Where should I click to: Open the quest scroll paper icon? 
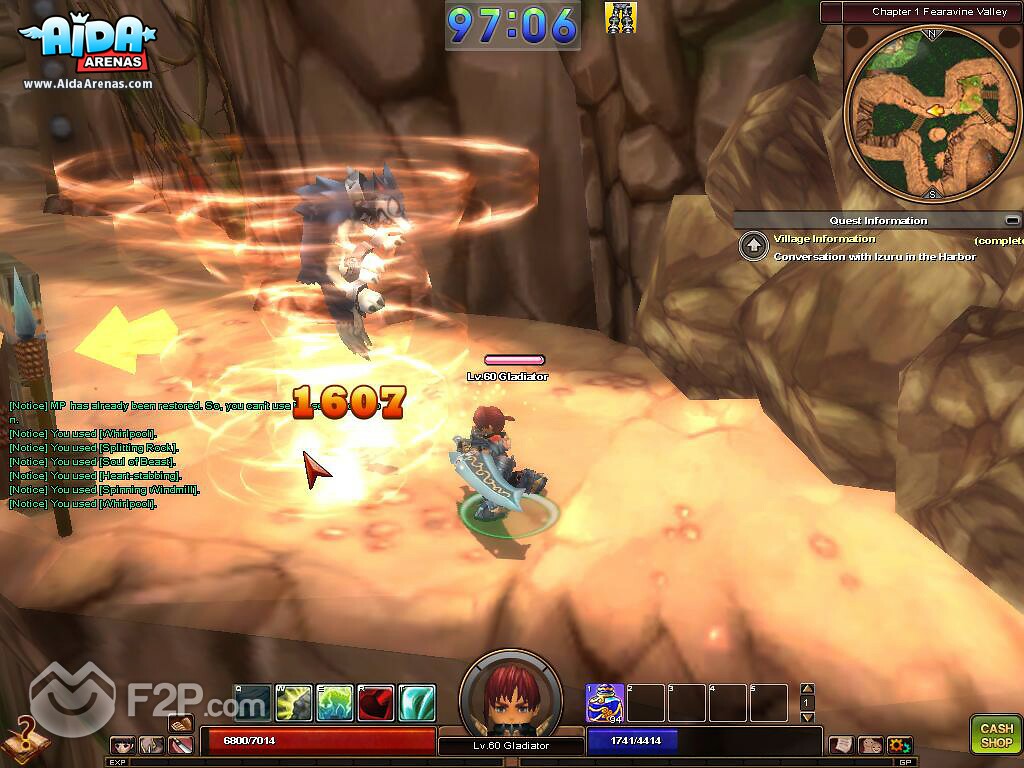pos(841,745)
